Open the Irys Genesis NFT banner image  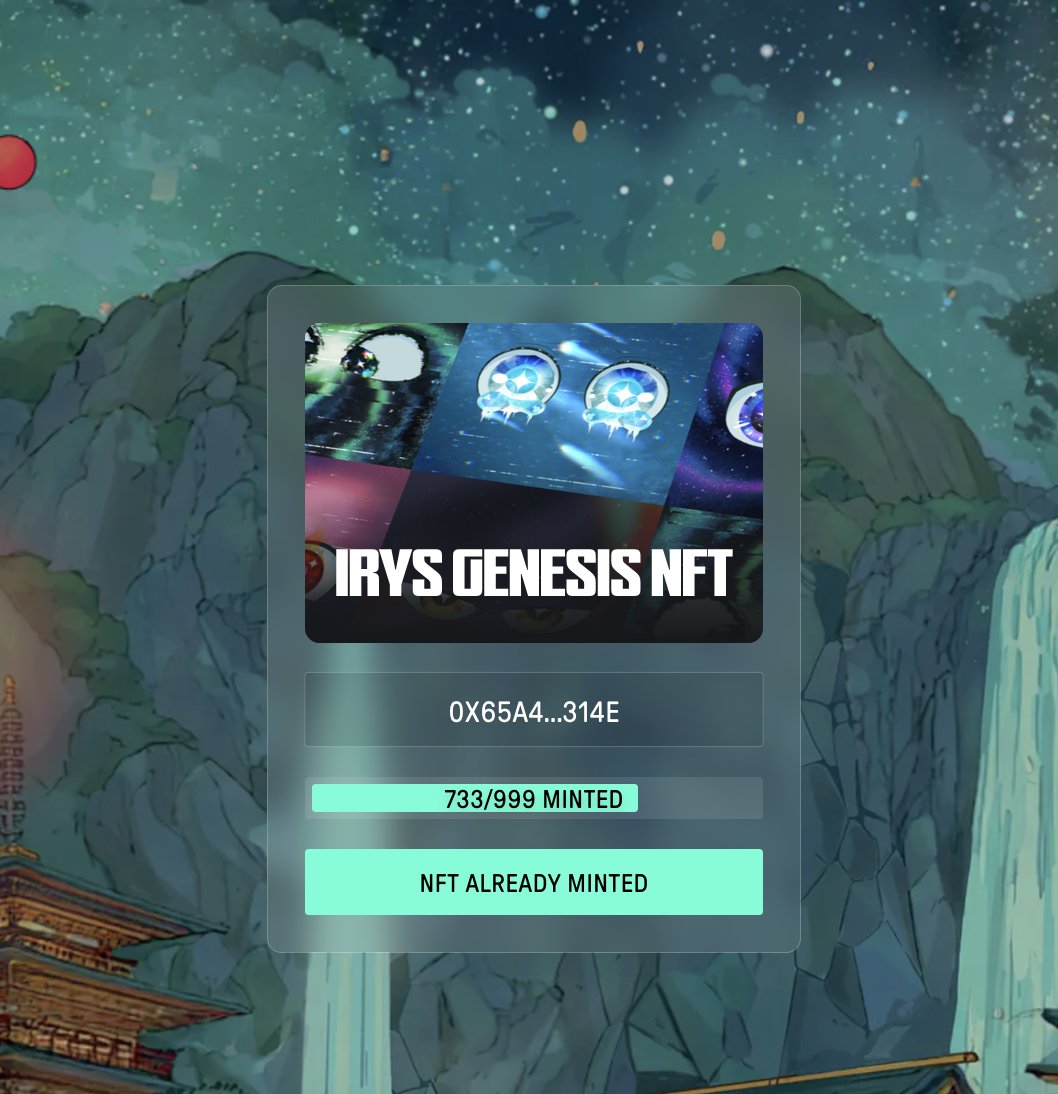(533, 482)
